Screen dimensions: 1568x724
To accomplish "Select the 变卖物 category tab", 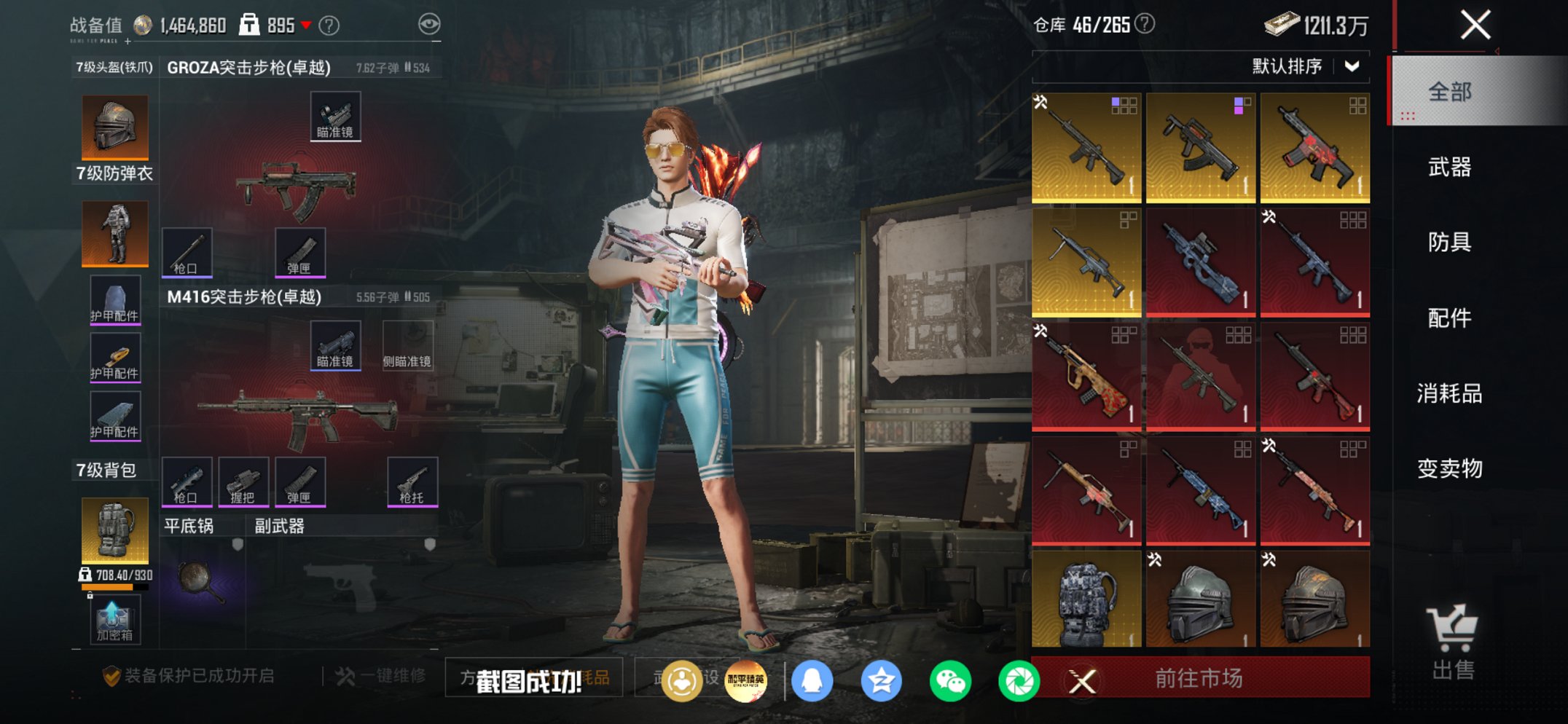I will click(x=1449, y=468).
